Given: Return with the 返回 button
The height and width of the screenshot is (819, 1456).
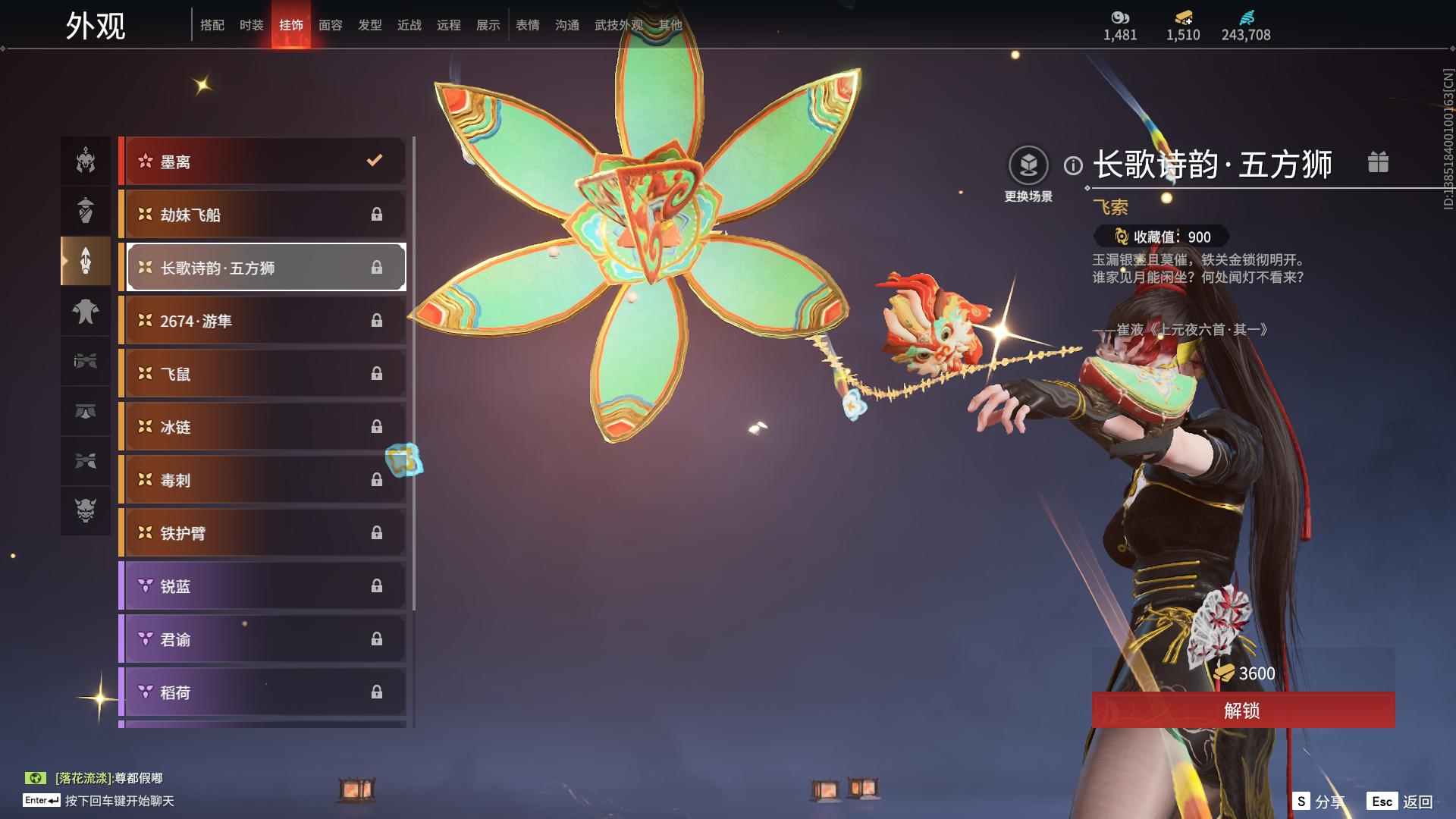Looking at the screenshot, I should [1401, 802].
